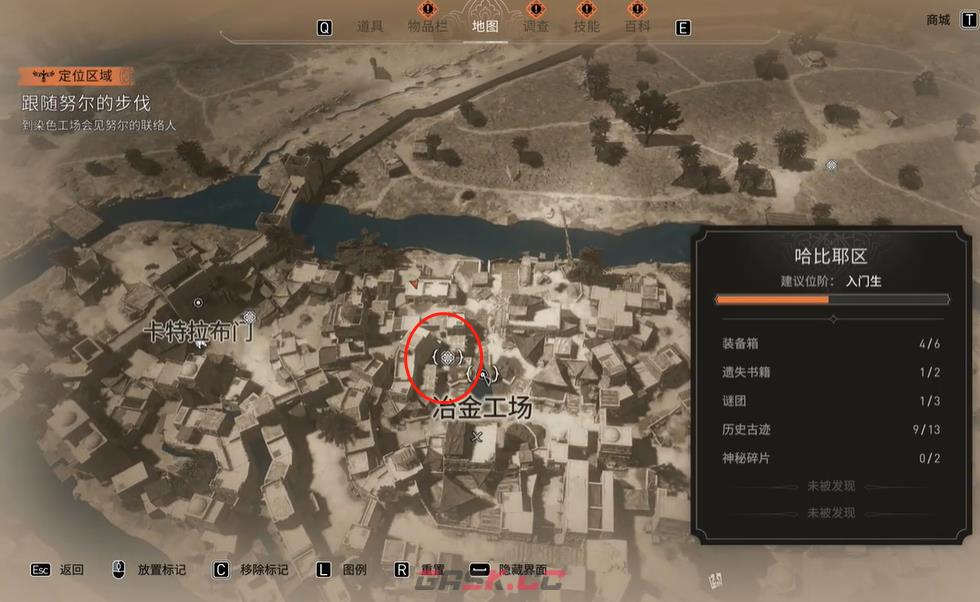Click 返回 to go back
The width and height of the screenshot is (980, 602).
[x=71, y=570]
